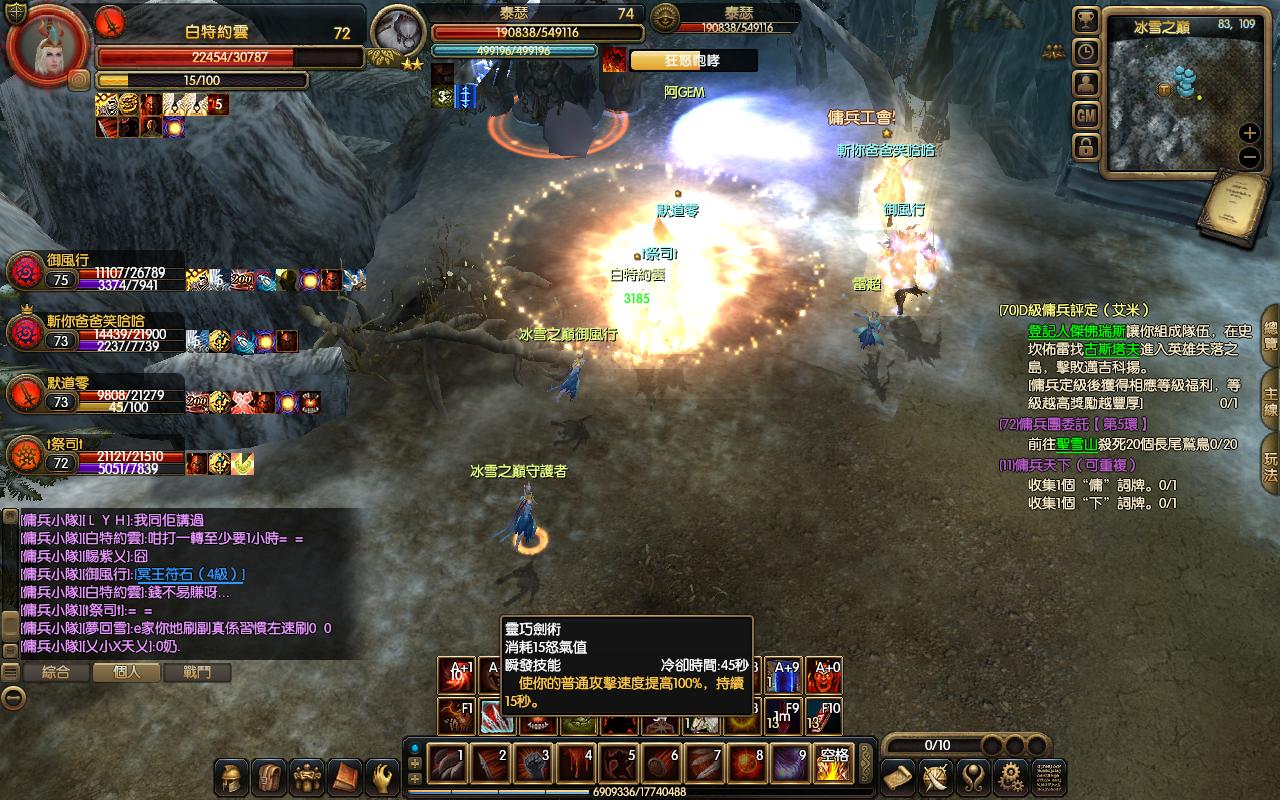
Task: Open the 玩法 side tab
Action: point(1270,468)
